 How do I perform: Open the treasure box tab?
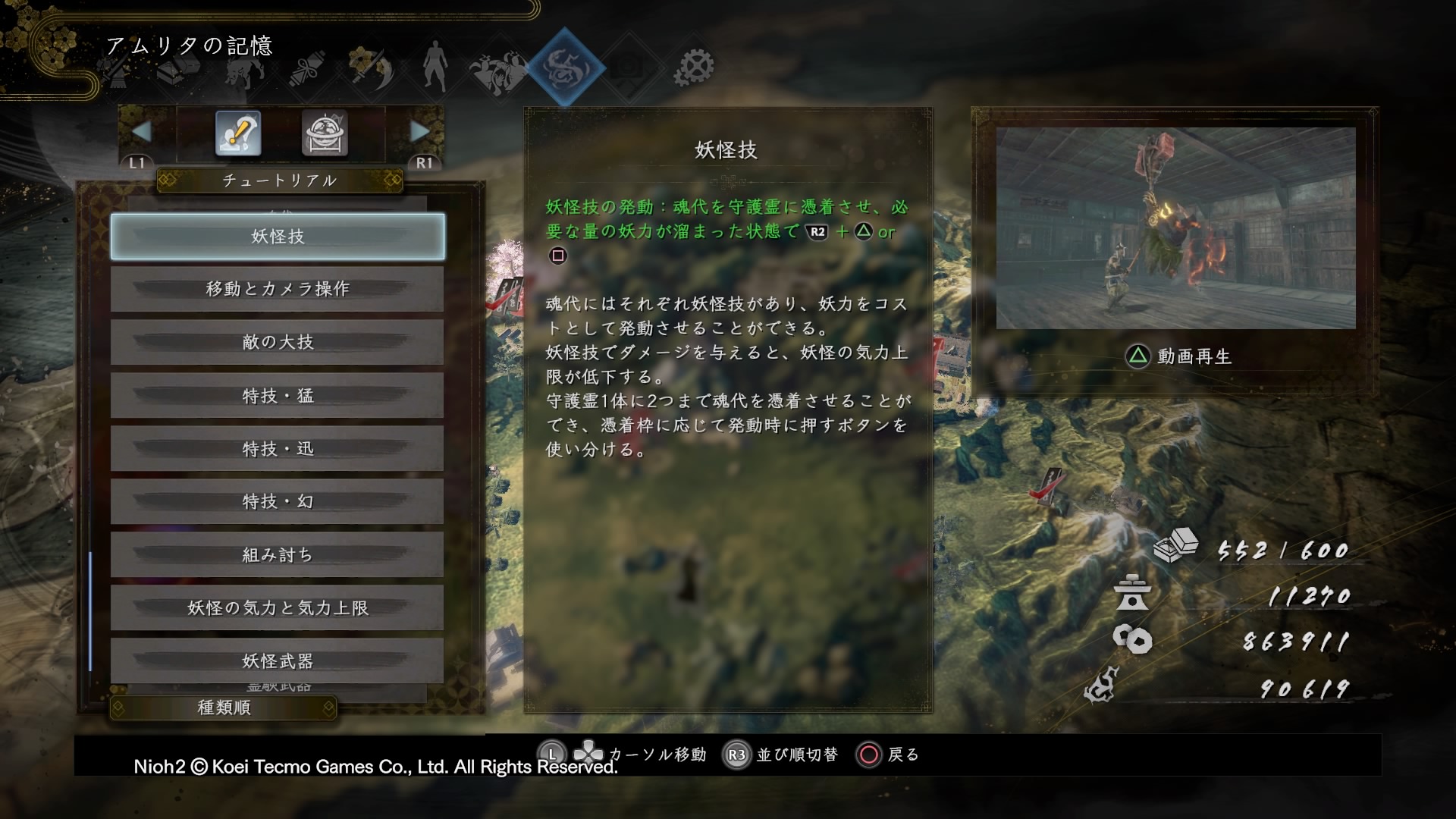[179, 70]
